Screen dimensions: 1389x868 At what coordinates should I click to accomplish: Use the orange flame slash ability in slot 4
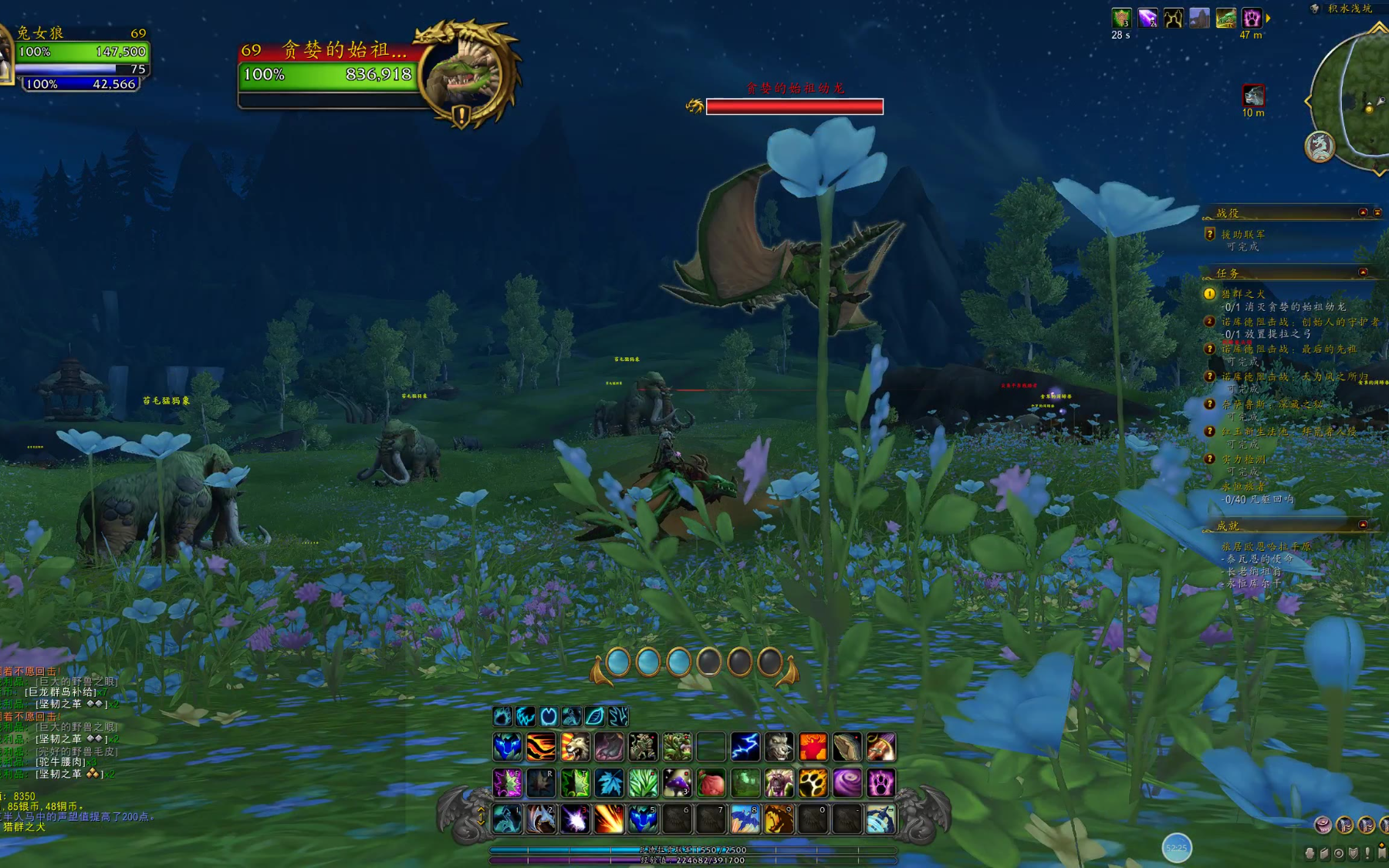click(609, 819)
